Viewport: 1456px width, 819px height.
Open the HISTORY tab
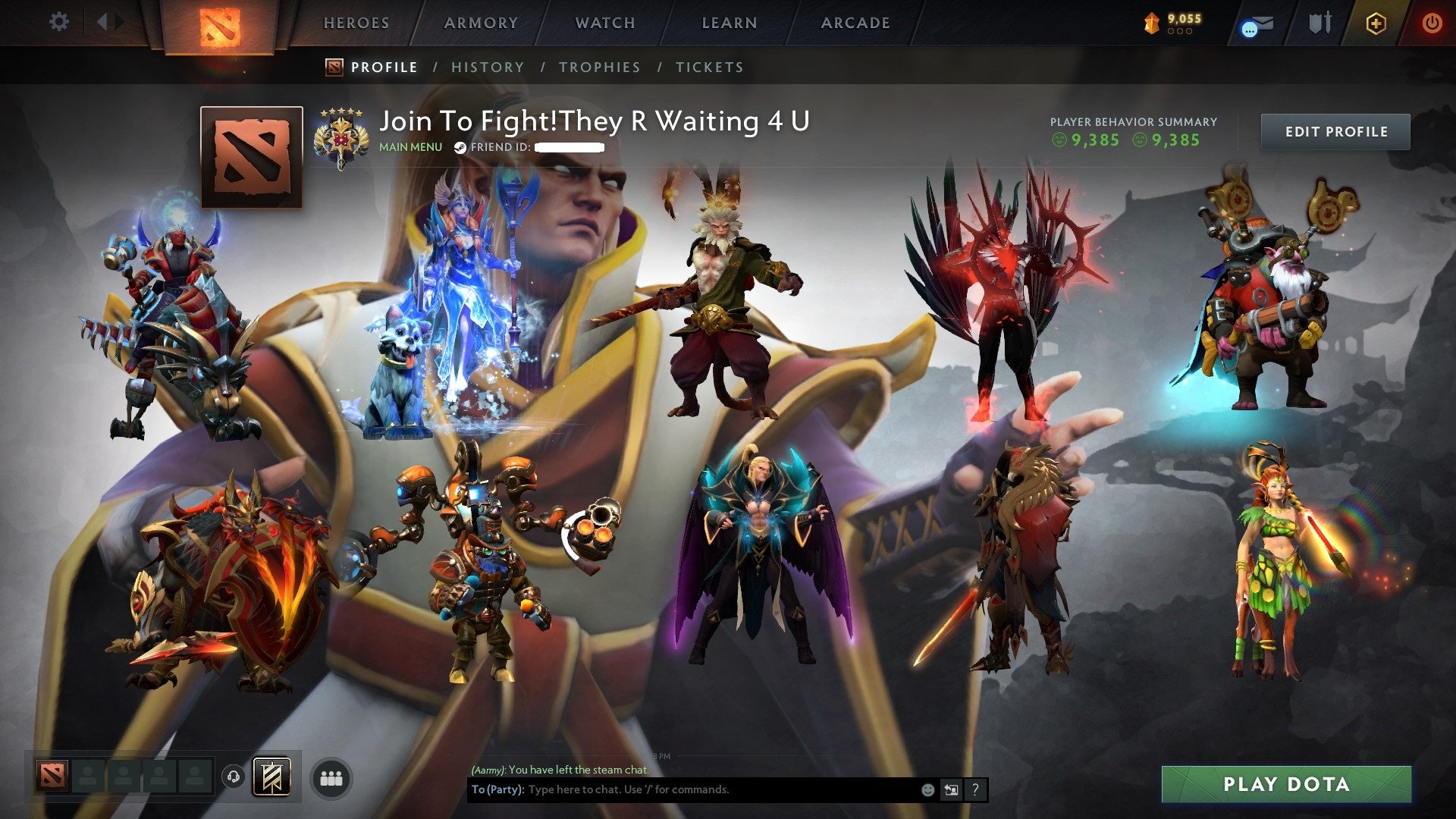(487, 67)
